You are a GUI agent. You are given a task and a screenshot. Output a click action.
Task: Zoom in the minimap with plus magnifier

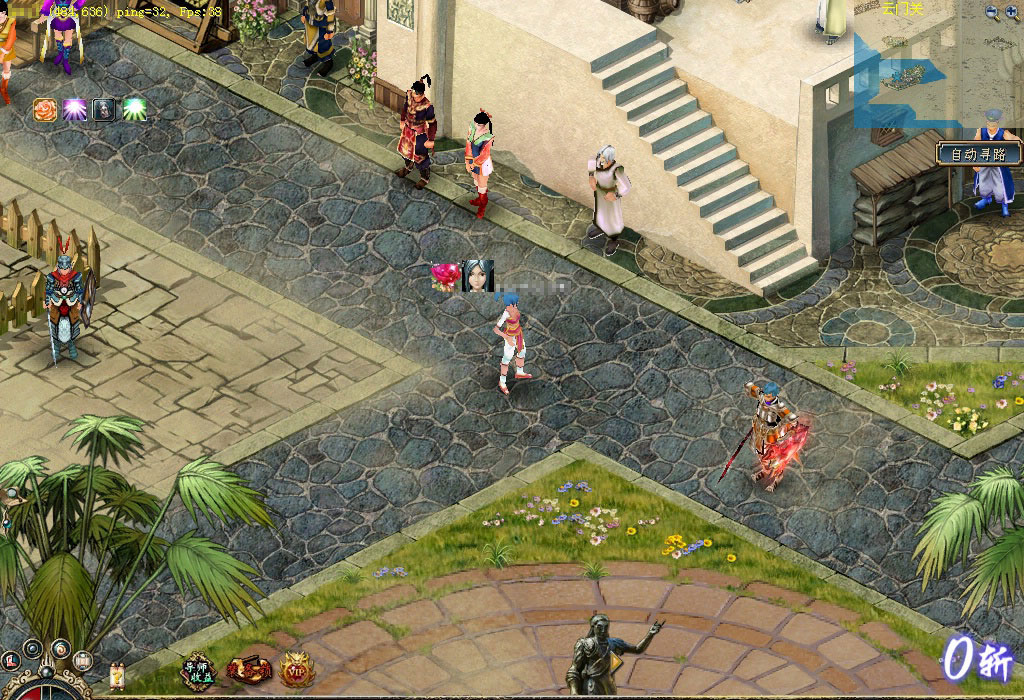[1012, 12]
